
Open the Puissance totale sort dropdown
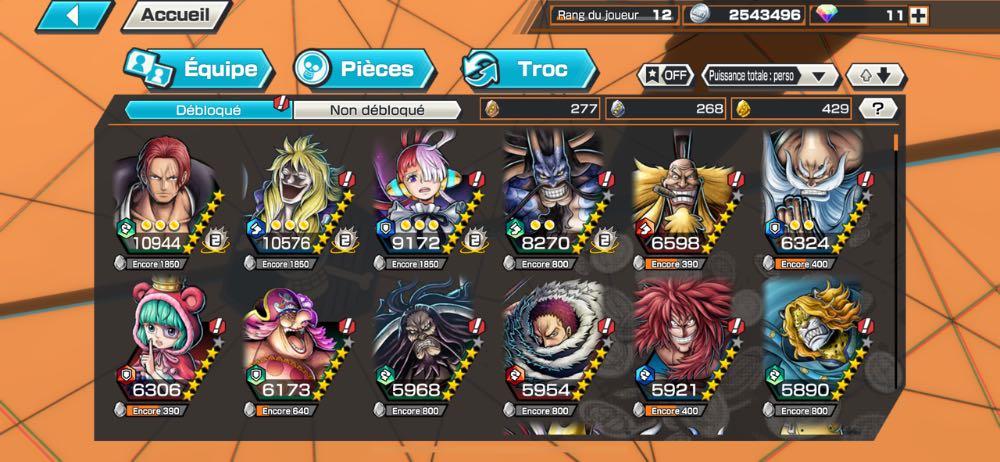pos(770,75)
